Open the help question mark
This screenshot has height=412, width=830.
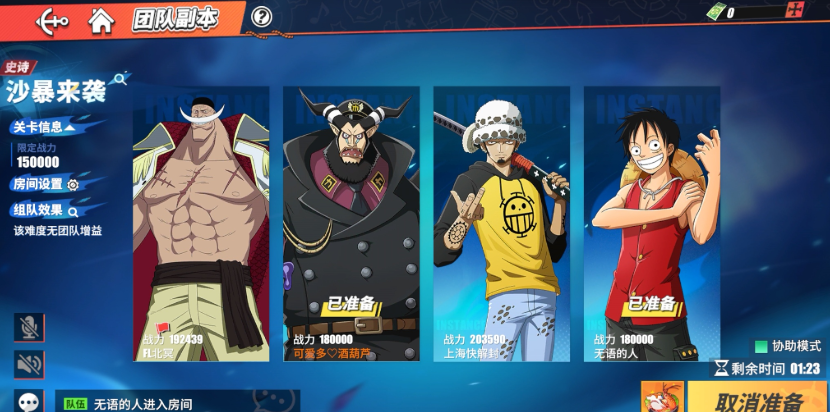(261, 16)
